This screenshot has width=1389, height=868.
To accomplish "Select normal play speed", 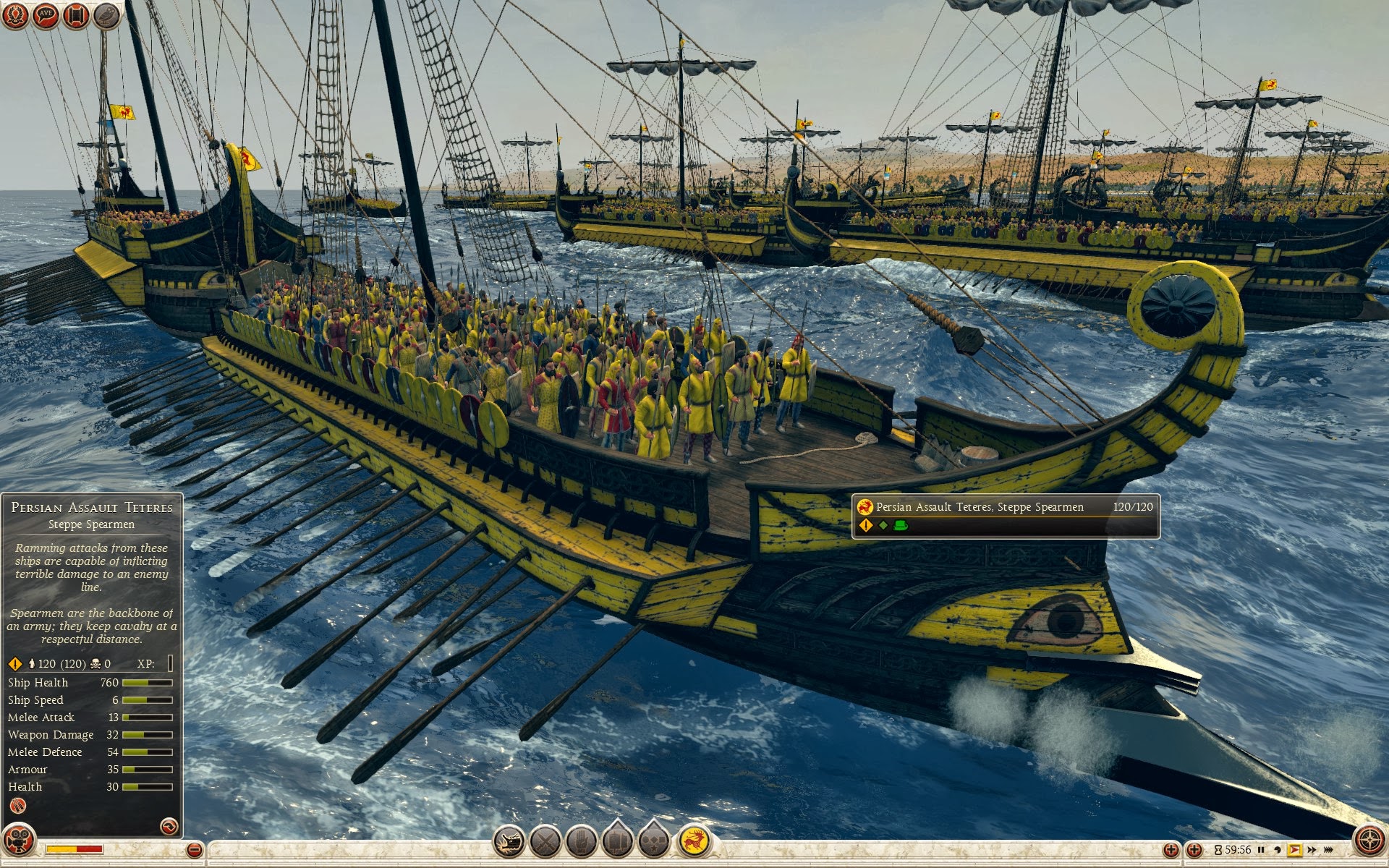I will (1294, 850).
